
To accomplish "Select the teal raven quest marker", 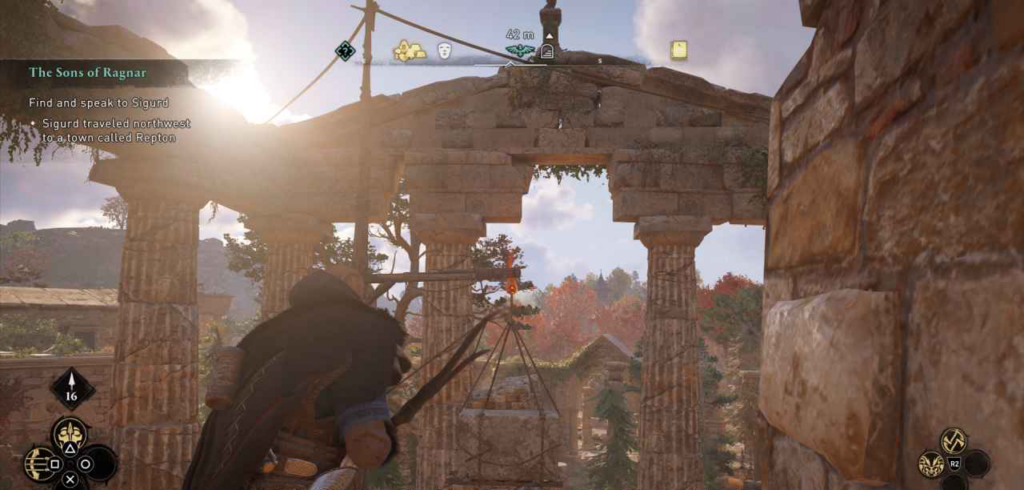I will coord(520,51).
